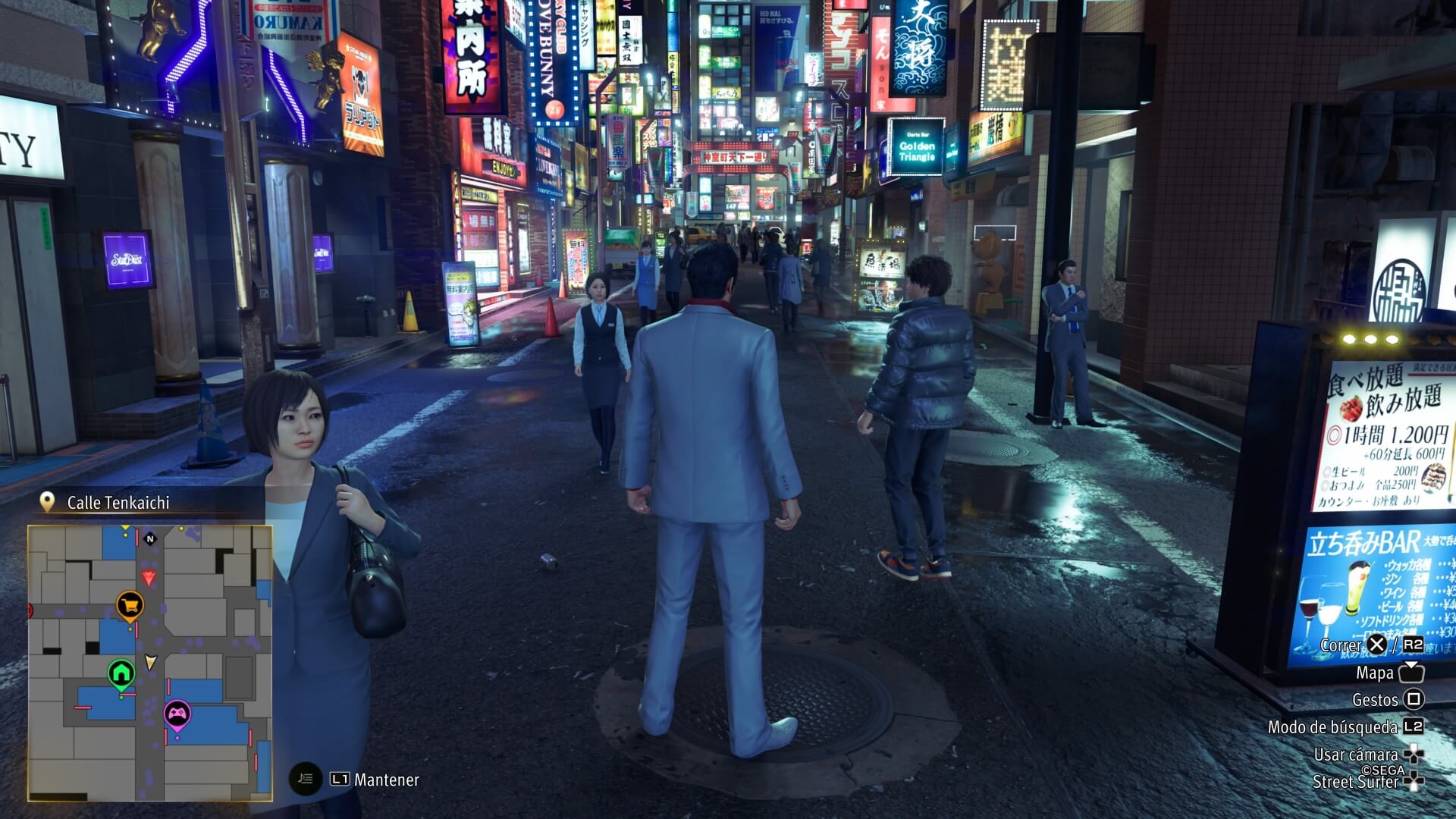Open the minimap of Kamurocho
Screen dimensions: 1456x819
[x=150, y=663]
